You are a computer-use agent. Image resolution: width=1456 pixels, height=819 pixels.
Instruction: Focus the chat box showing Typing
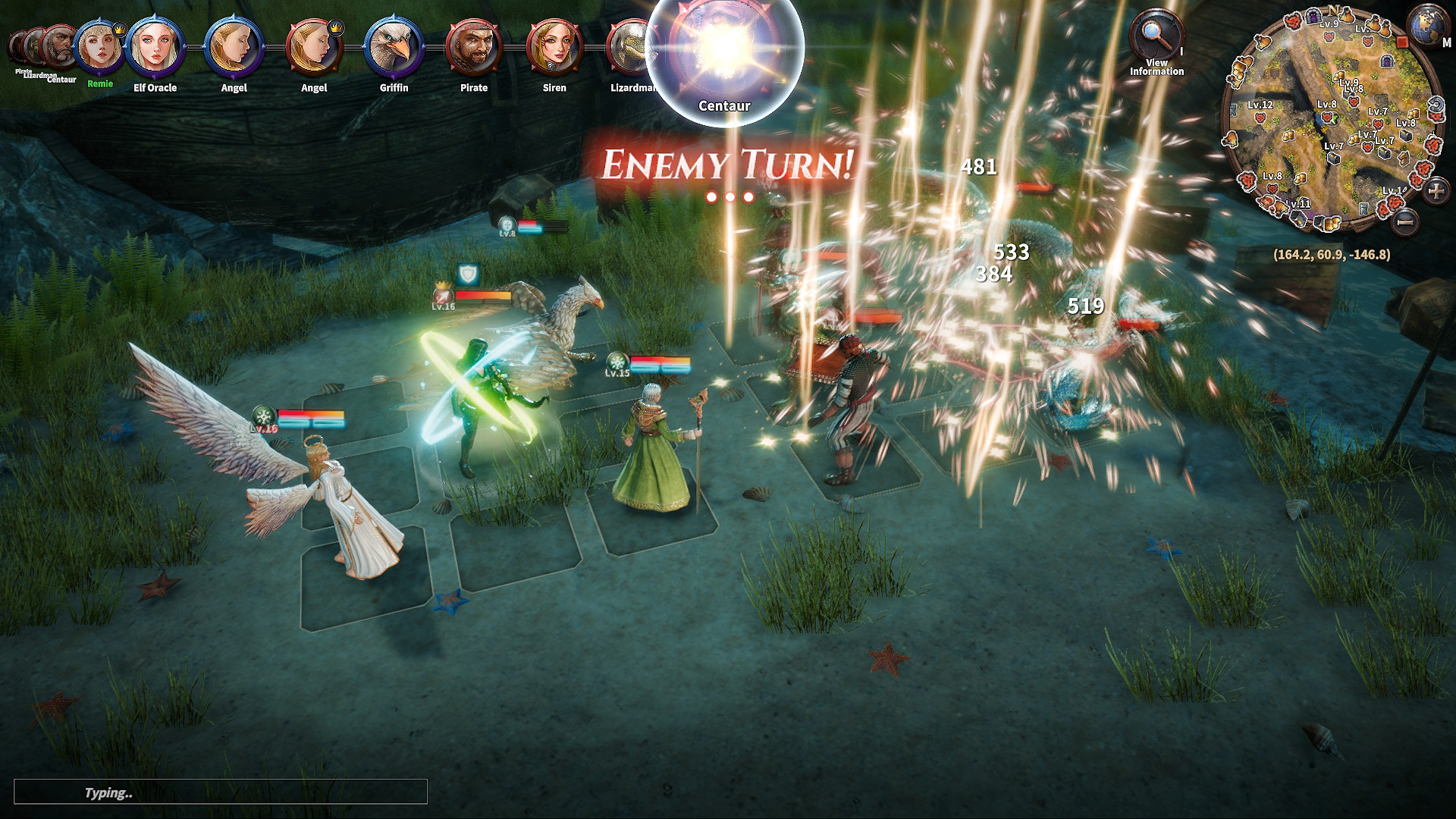pyautogui.click(x=220, y=792)
